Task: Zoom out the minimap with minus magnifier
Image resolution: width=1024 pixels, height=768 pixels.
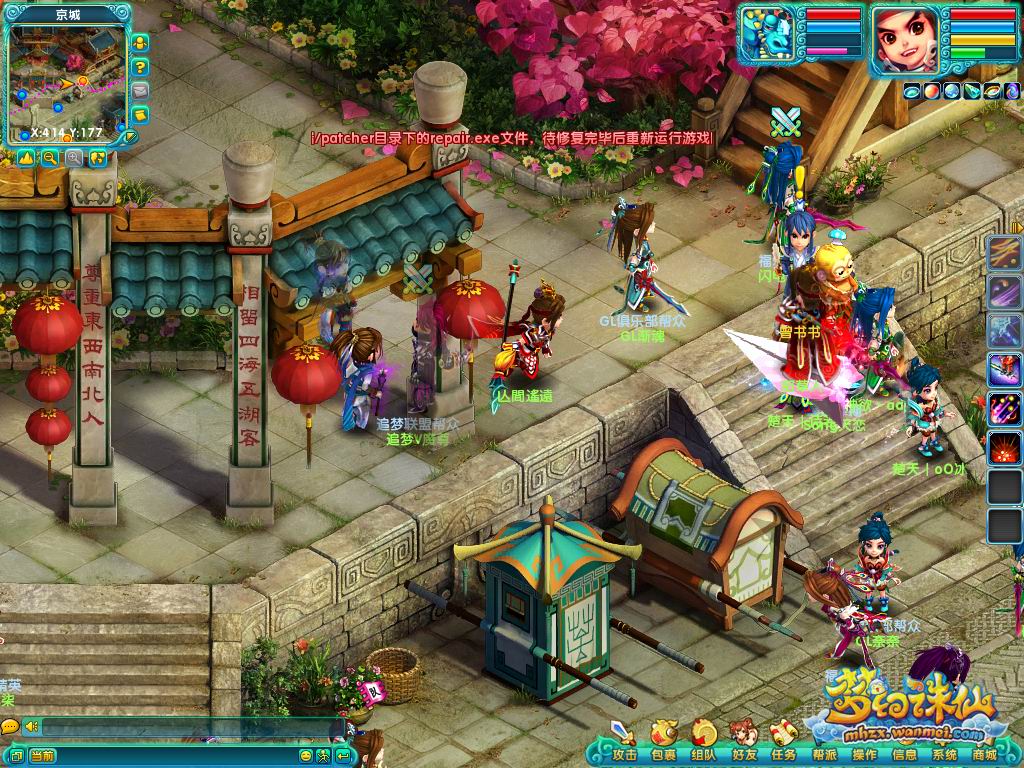Action: coord(50,158)
